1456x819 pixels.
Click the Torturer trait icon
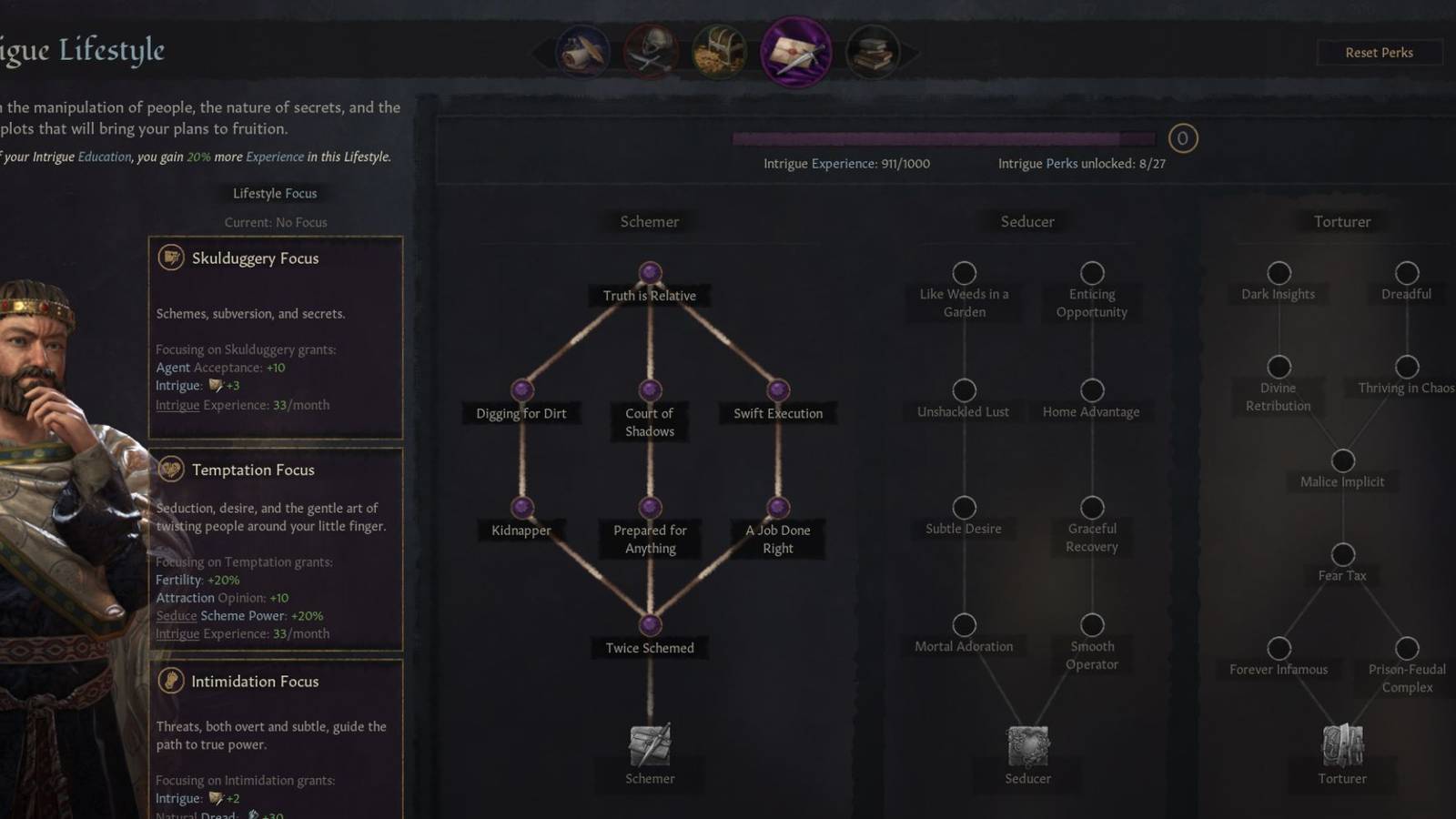point(1341,744)
